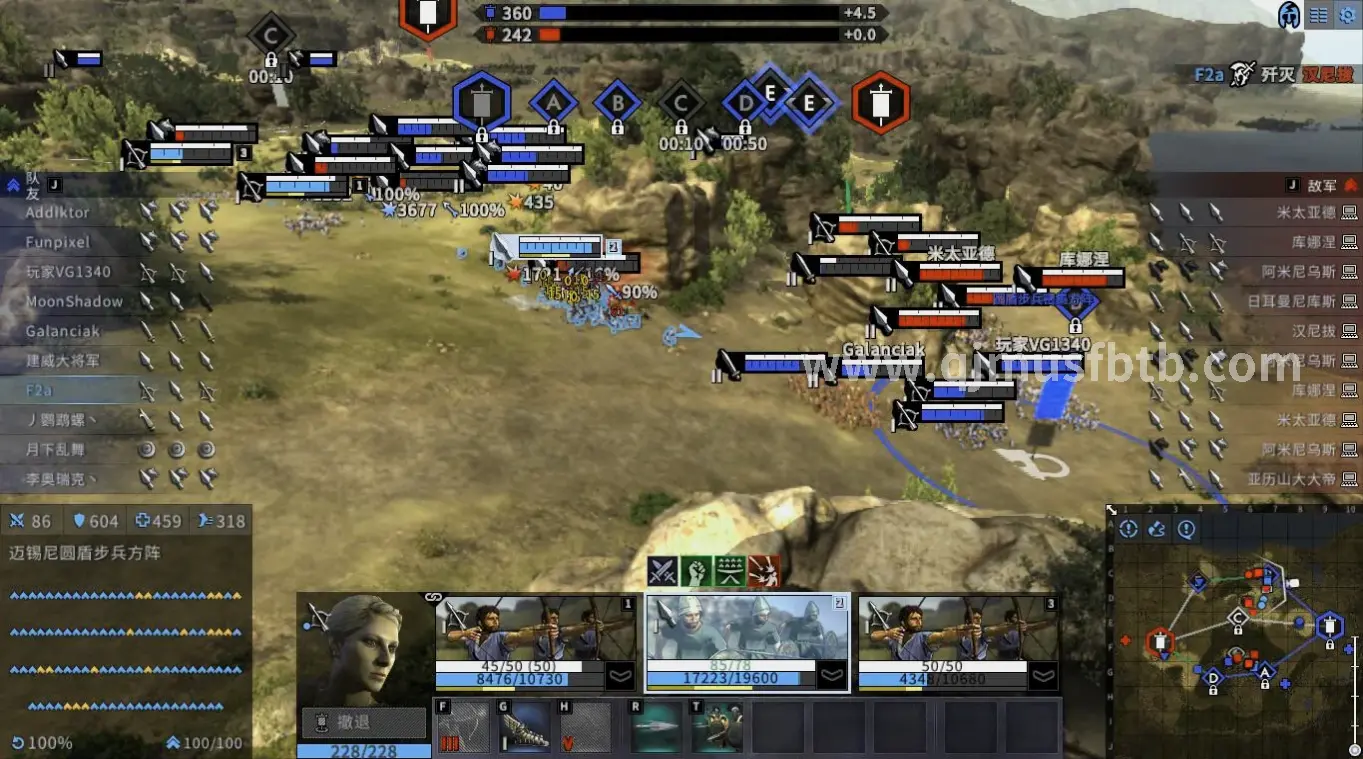Screen dimensions: 1363x759
Task: Activate the T key shield formation ability
Action: coord(717,727)
